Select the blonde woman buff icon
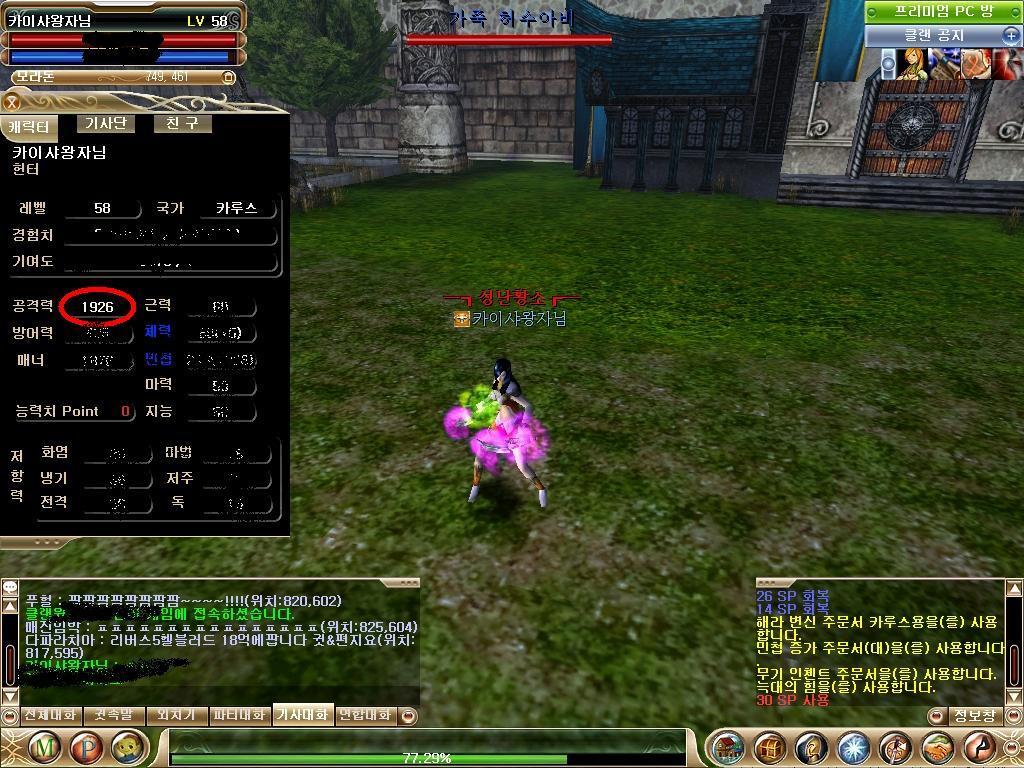Viewport: 1024px width, 768px height. point(911,64)
